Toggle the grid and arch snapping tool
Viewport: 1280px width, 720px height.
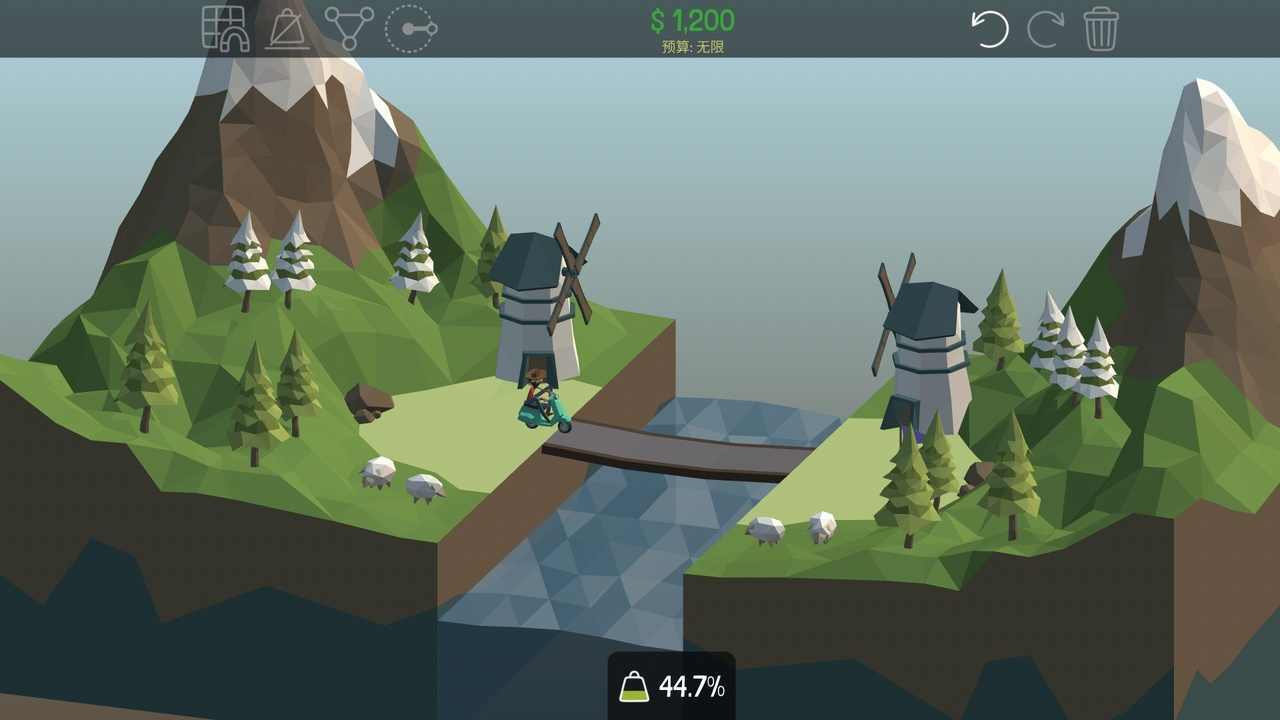point(224,28)
